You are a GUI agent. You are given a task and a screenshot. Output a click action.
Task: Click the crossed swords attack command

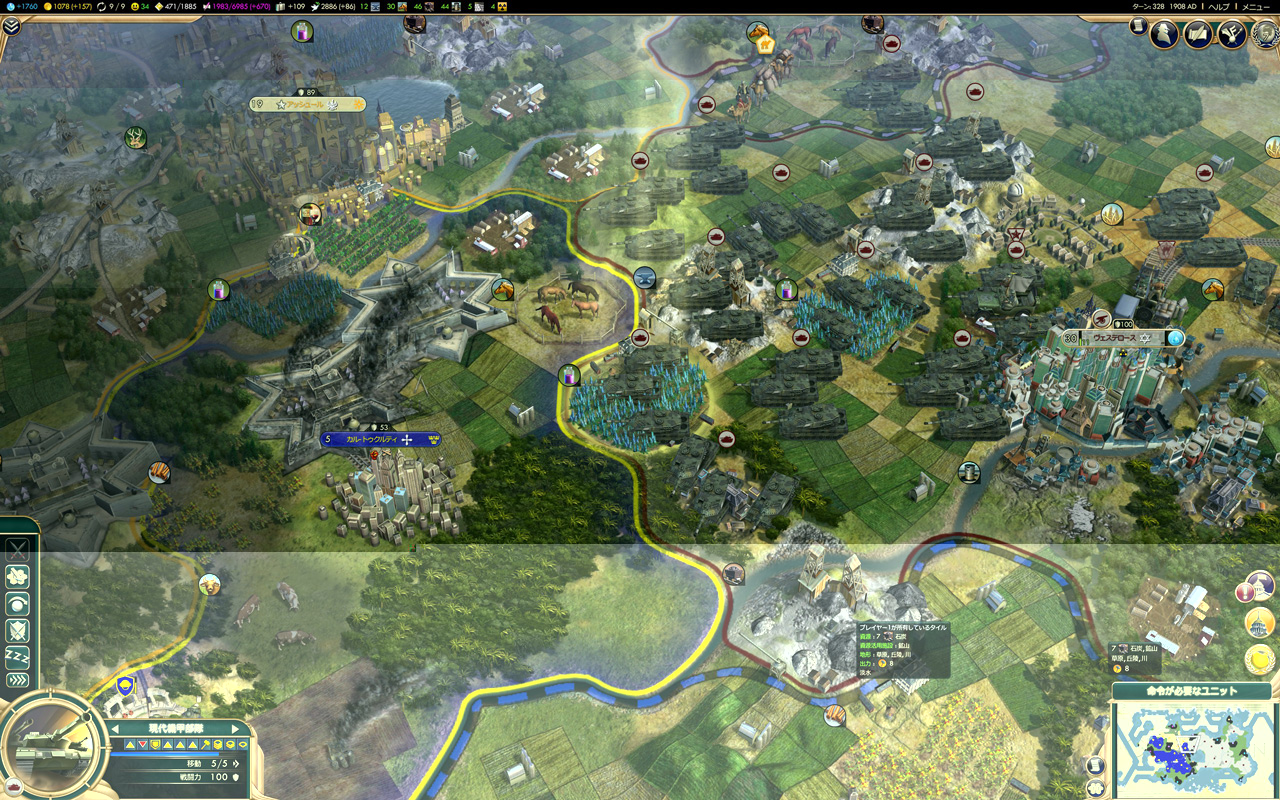pyautogui.click(x=18, y=550)
